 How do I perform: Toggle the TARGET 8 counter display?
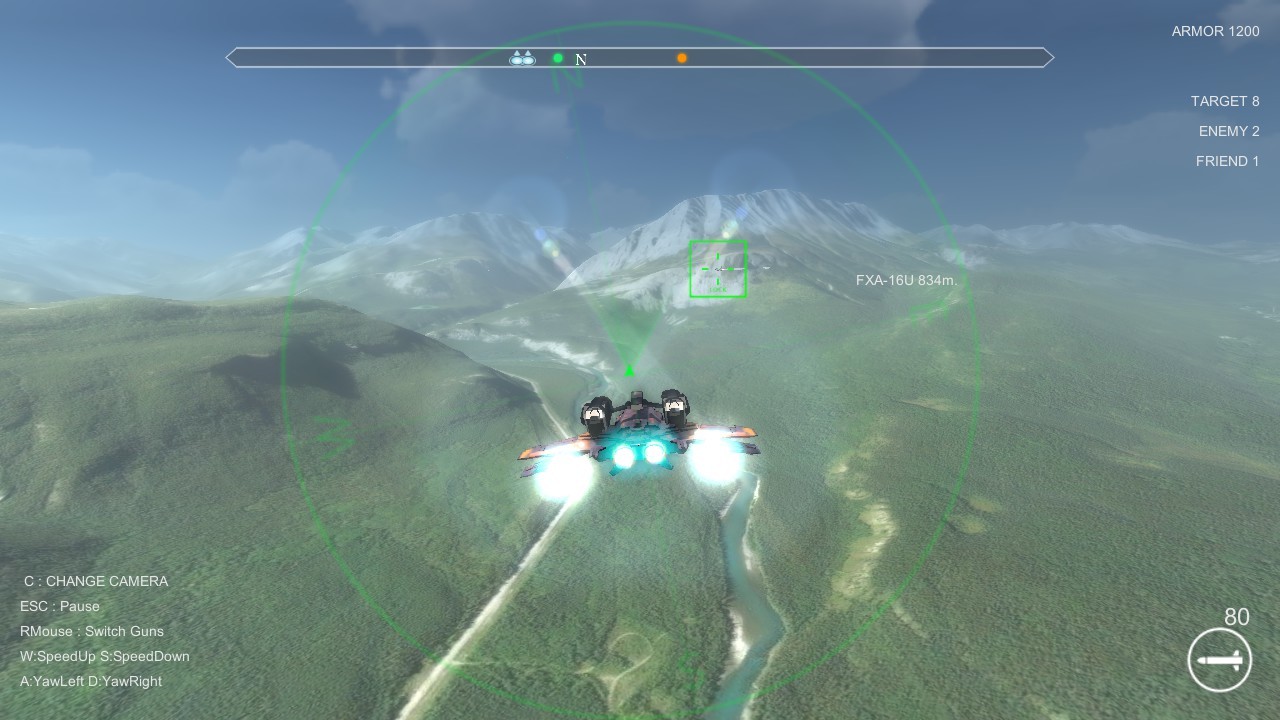coord(1225,100)
